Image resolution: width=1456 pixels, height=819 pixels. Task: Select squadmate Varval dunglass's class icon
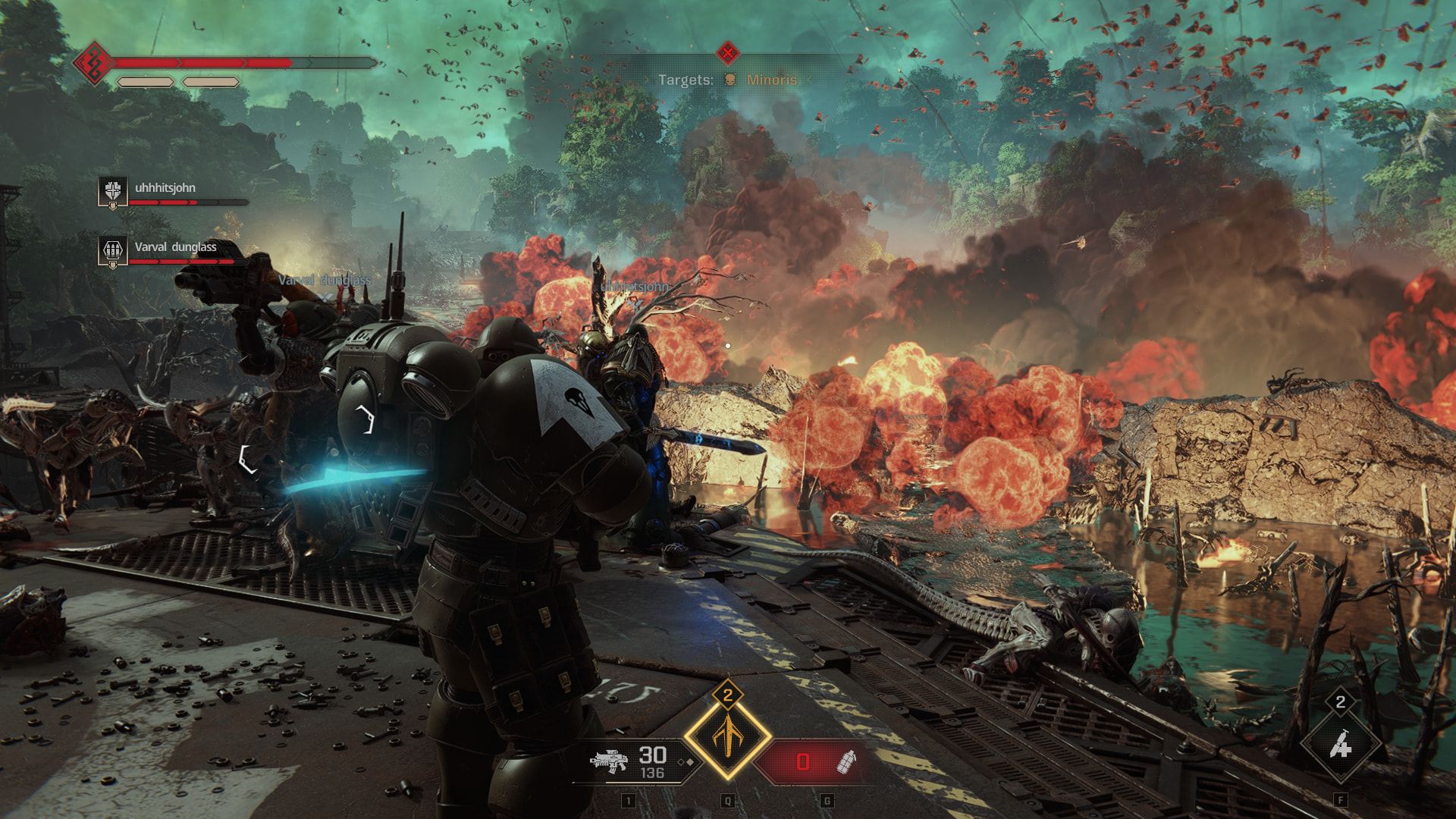click(113, 250)
